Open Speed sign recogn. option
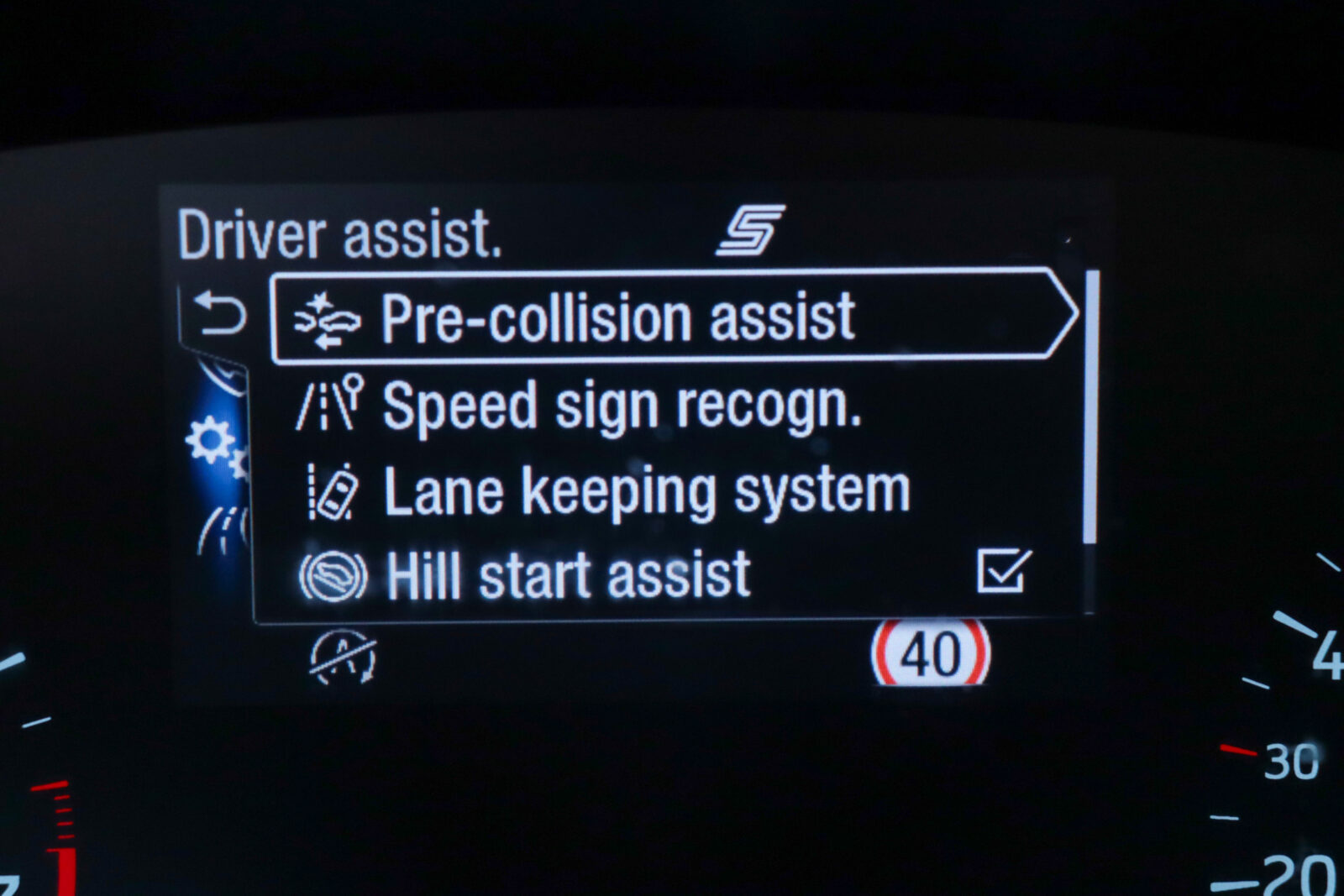1344x896 pixels. point(622,406)
